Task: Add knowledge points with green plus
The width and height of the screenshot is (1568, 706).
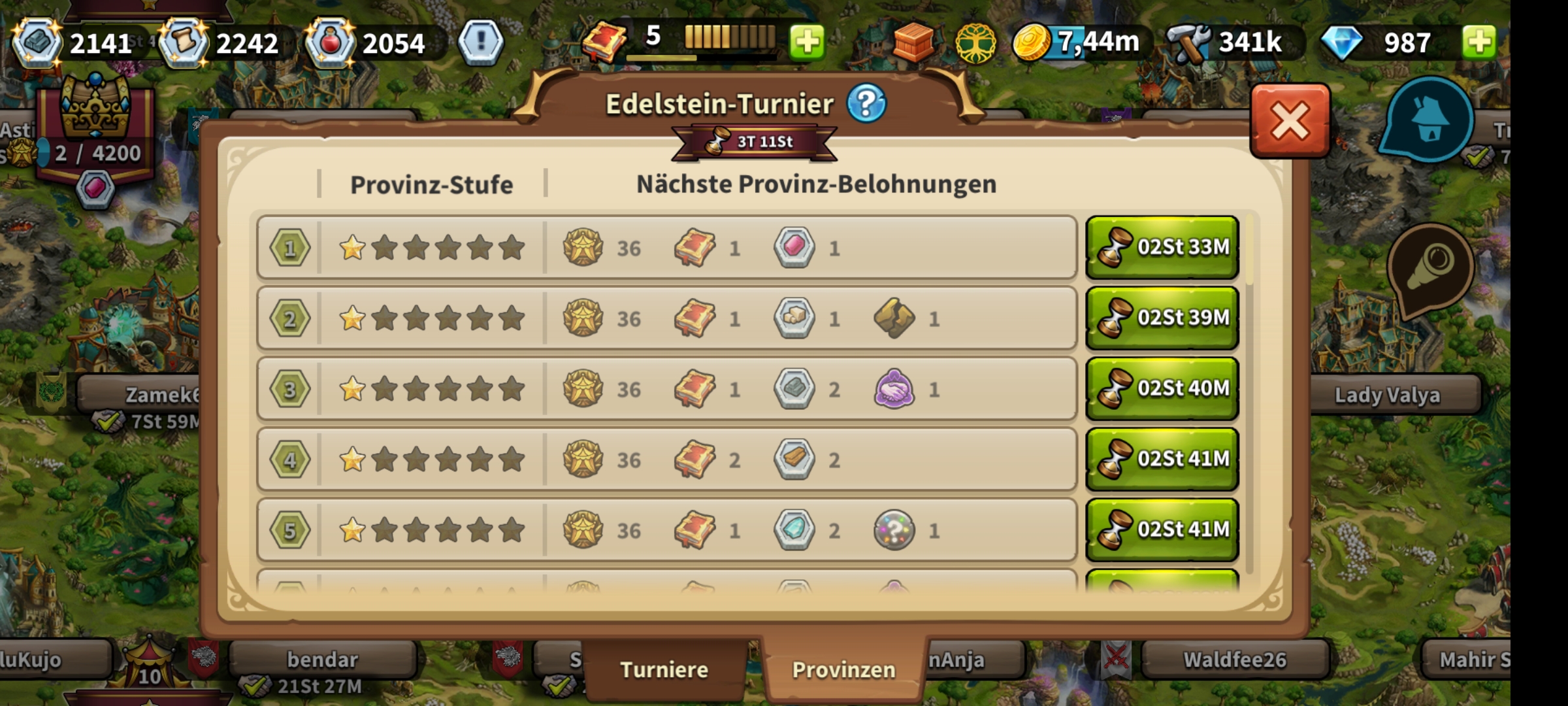Action: click(807, 42)
